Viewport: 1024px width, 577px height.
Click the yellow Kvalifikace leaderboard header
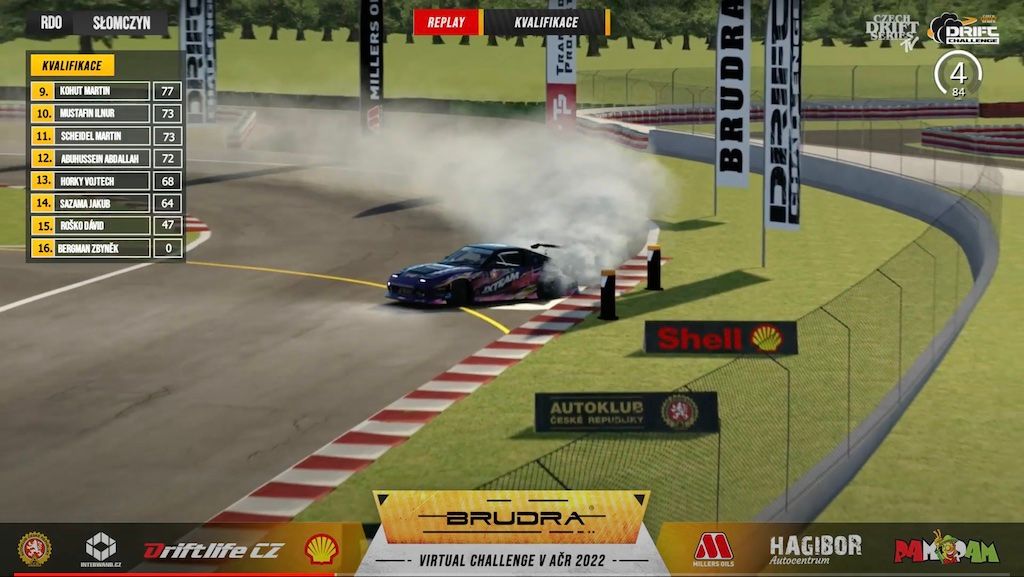[72, 66]
